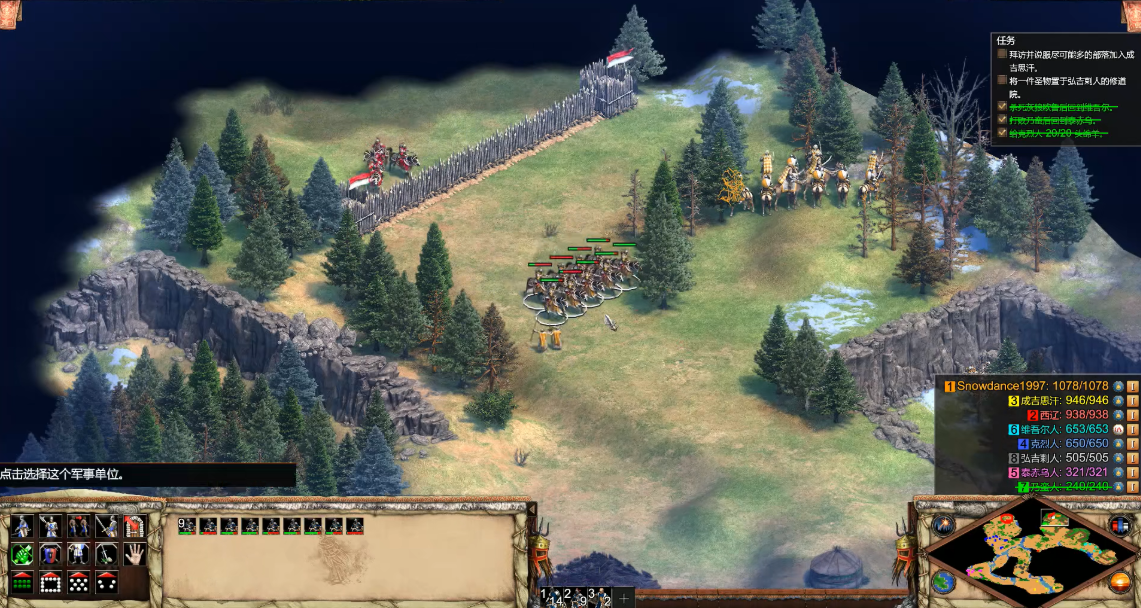Screen dimensions: 1141x608
Task: Set the green fist aggressive stance
Action: tap(22, 553)
